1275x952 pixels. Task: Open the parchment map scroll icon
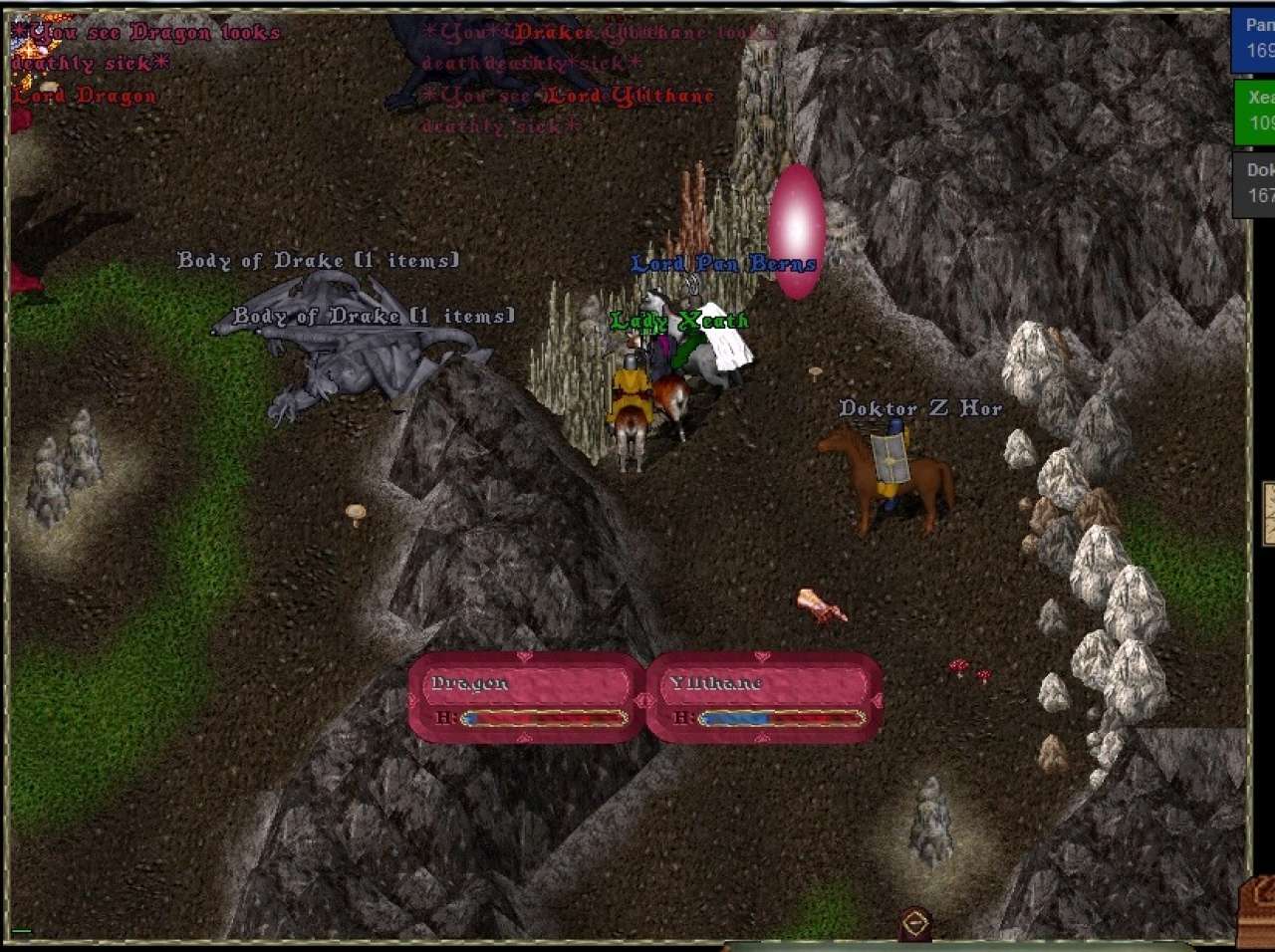click(1269, 513)
